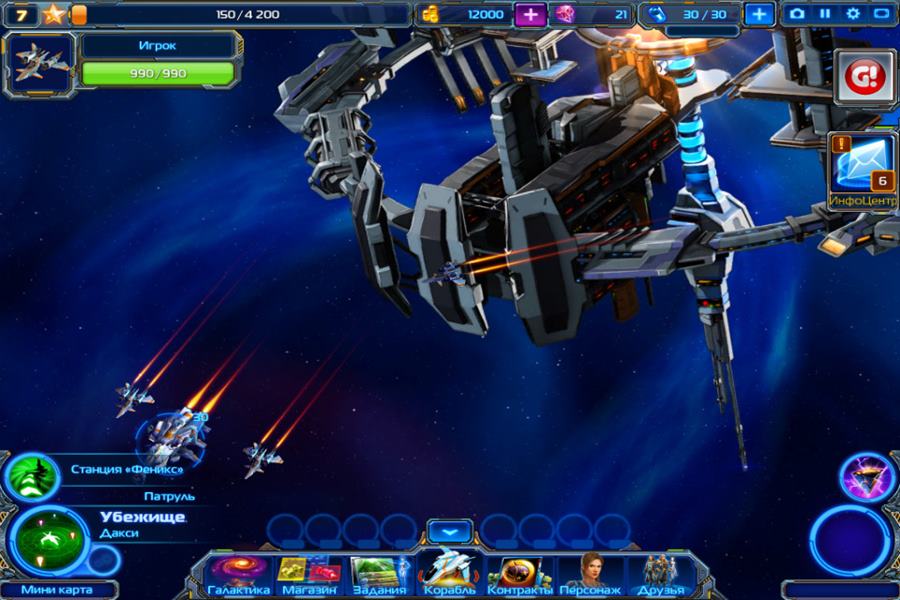Open settings via the gear icon
Viewport: 900px width, 600px height.
853,14
